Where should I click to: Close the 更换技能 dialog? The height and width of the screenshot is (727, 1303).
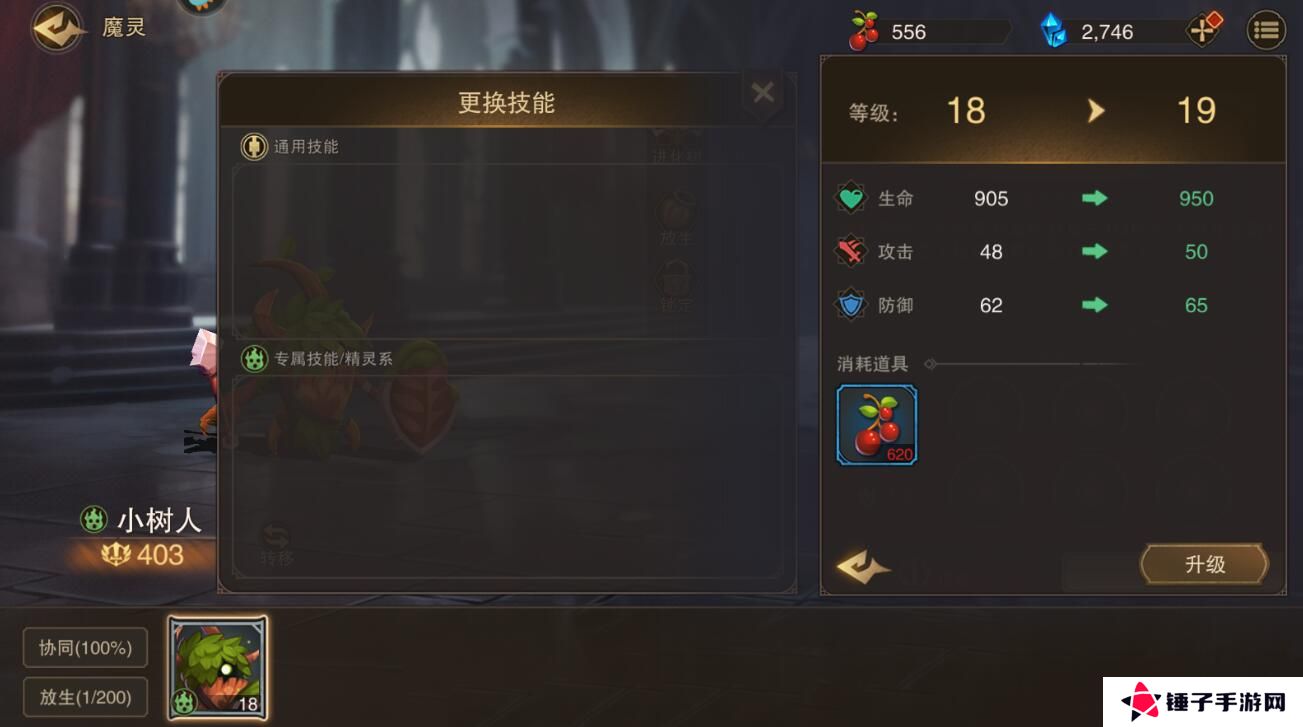click(763, 91)
